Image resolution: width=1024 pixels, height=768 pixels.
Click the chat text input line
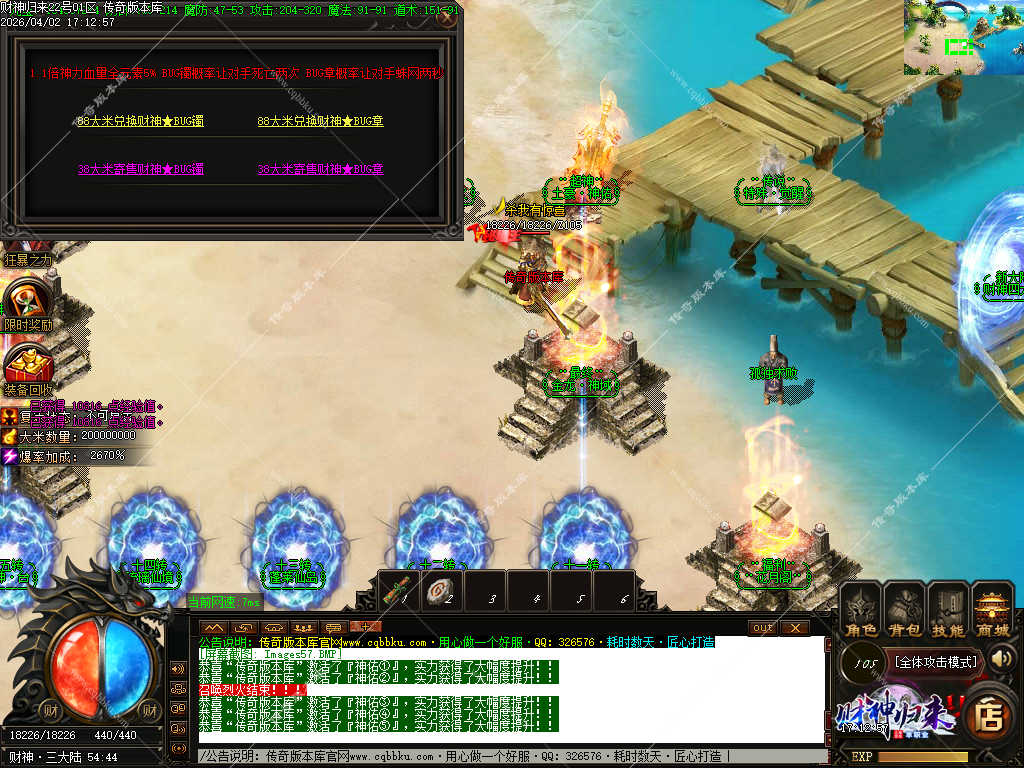point(510,756)
